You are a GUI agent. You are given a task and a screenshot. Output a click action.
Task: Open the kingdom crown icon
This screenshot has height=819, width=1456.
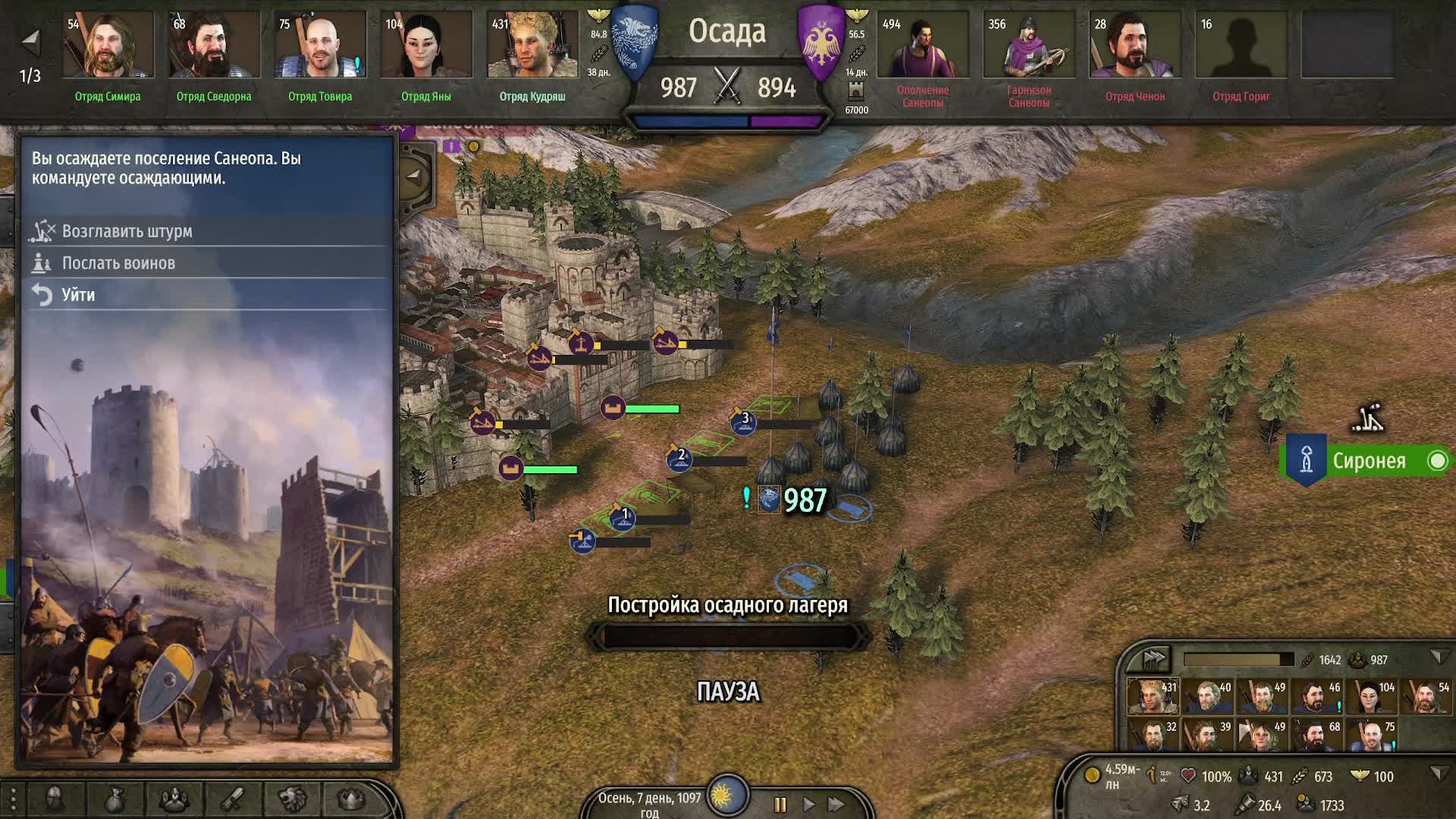350,799
